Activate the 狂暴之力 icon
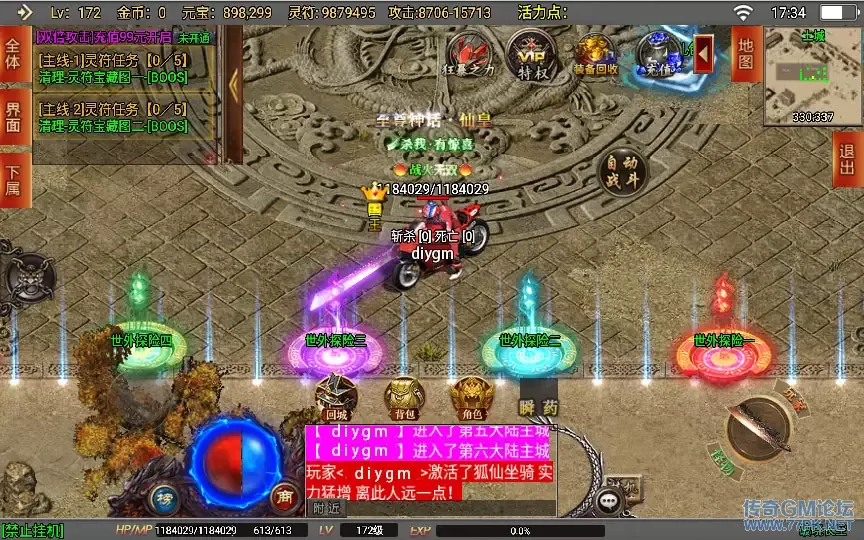Image resolution: width=864 pixels, height=540 pixels. click(471, 53)
